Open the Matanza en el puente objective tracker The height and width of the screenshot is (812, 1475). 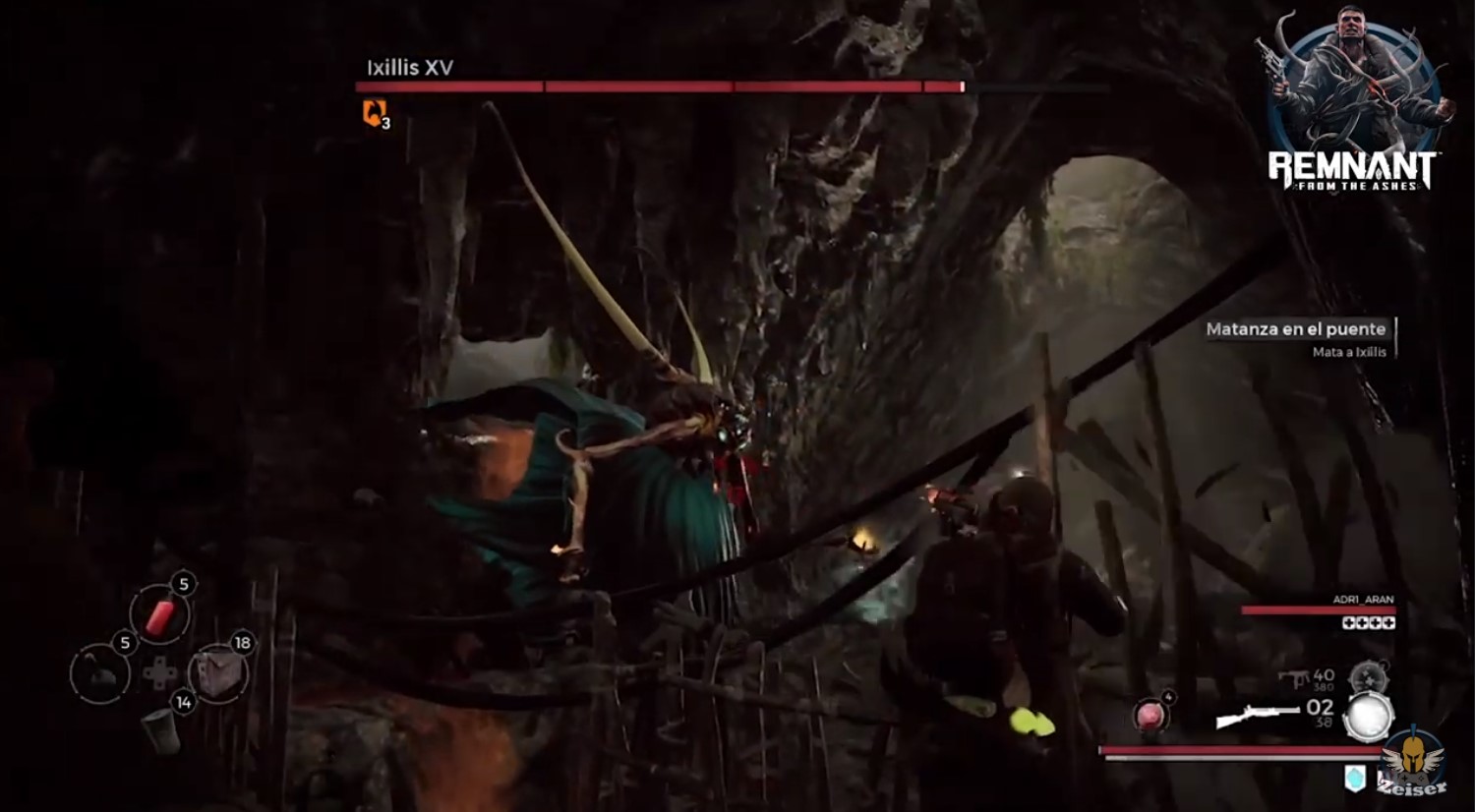tap(1296, 338)
